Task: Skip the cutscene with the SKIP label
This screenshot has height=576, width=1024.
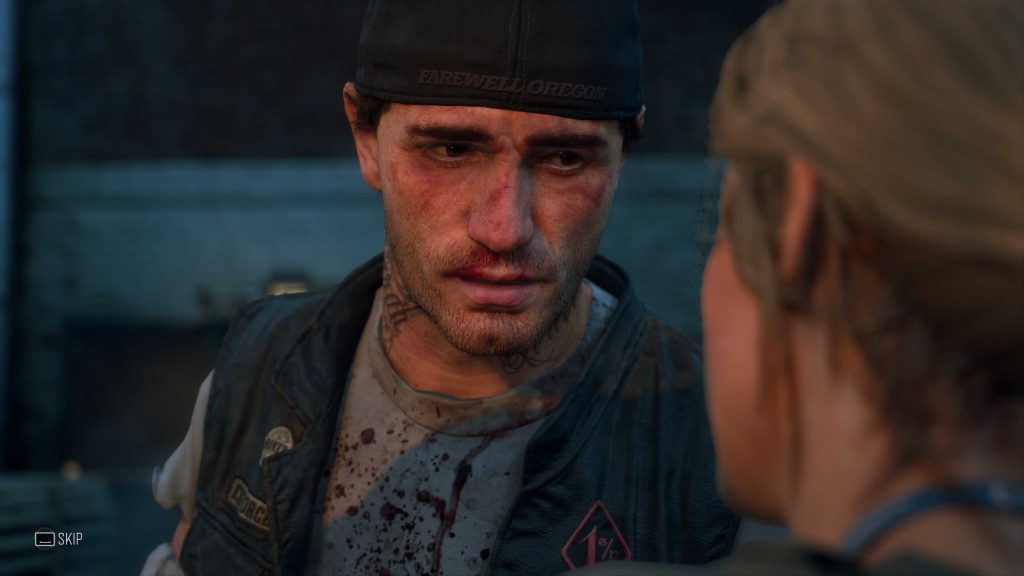Action: pos(59,539)
